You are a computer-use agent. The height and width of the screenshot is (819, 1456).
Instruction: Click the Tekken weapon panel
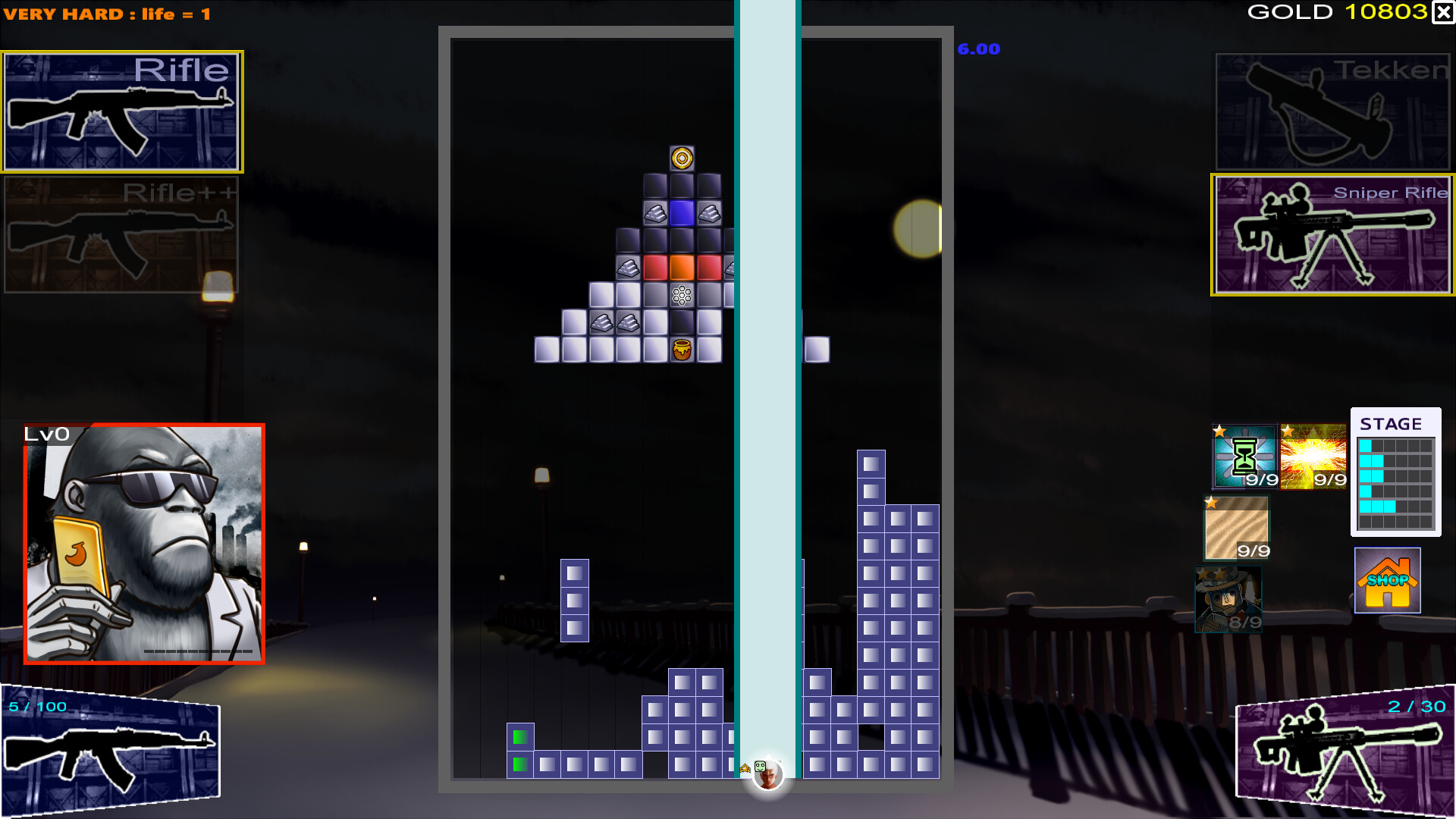point(1332,111)
